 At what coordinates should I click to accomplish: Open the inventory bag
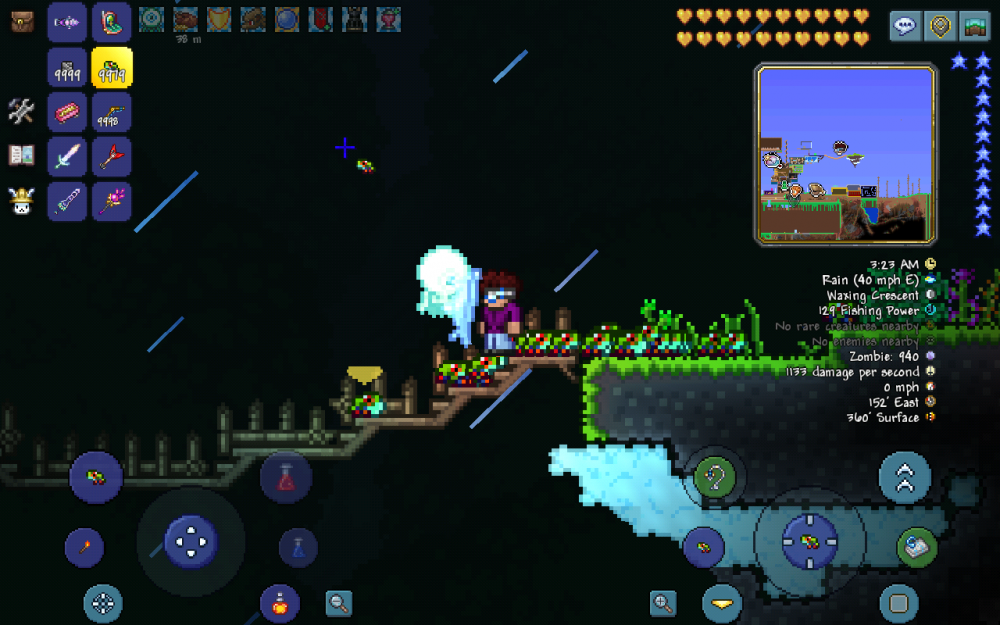22,21
